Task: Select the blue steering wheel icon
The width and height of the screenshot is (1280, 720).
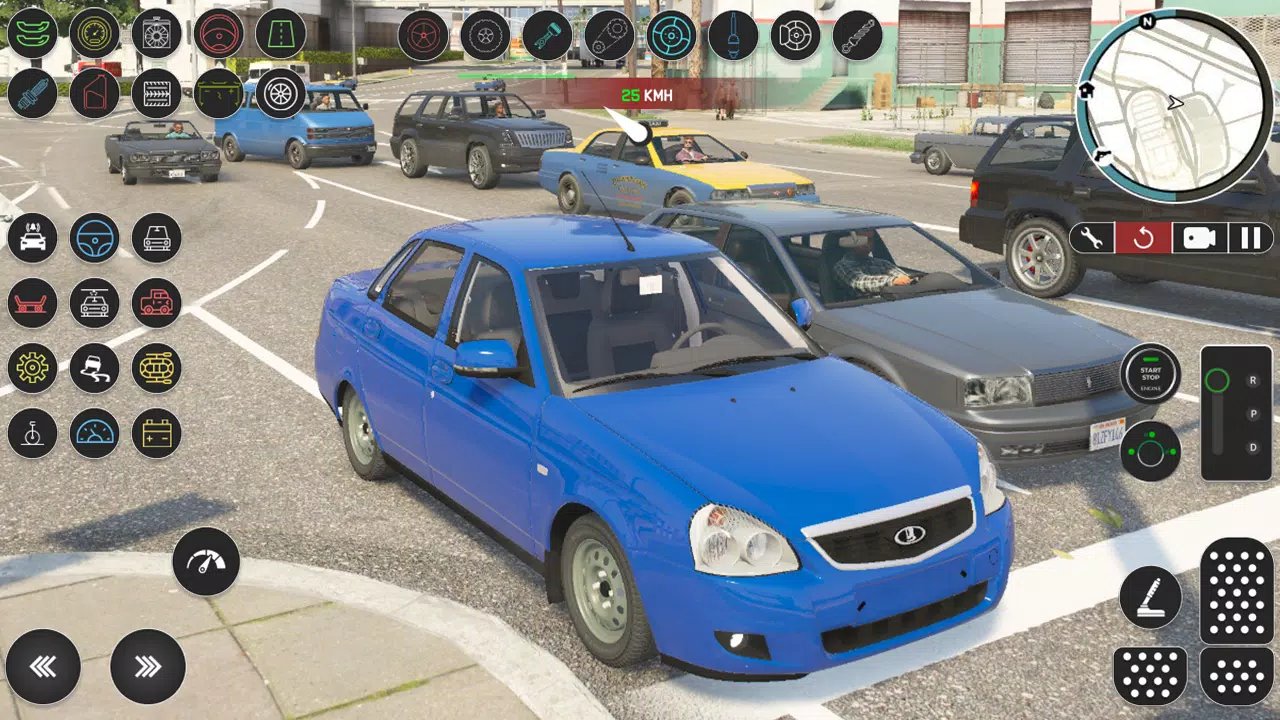Action: coord(94,238)
